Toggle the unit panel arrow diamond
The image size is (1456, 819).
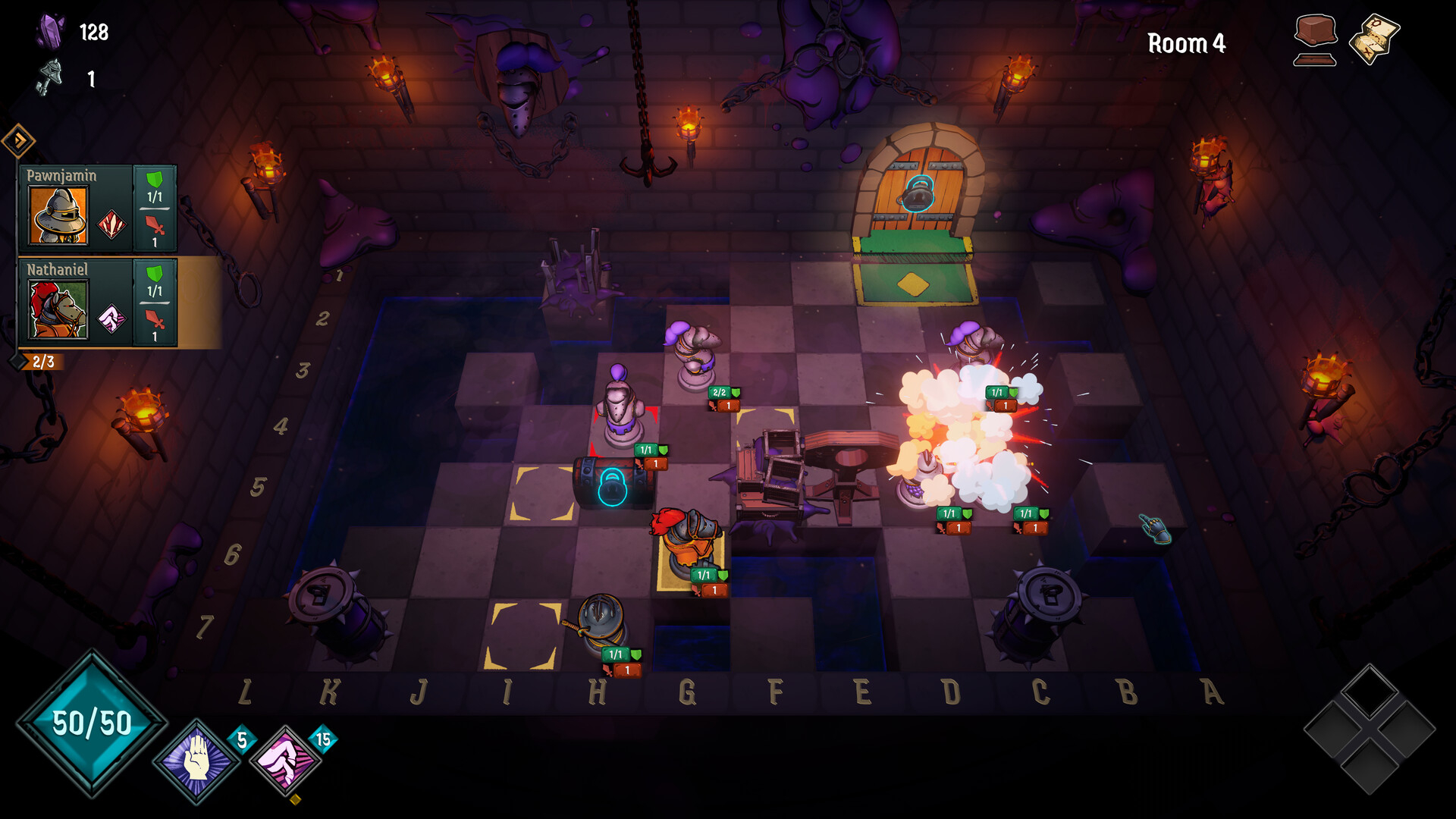18,140
